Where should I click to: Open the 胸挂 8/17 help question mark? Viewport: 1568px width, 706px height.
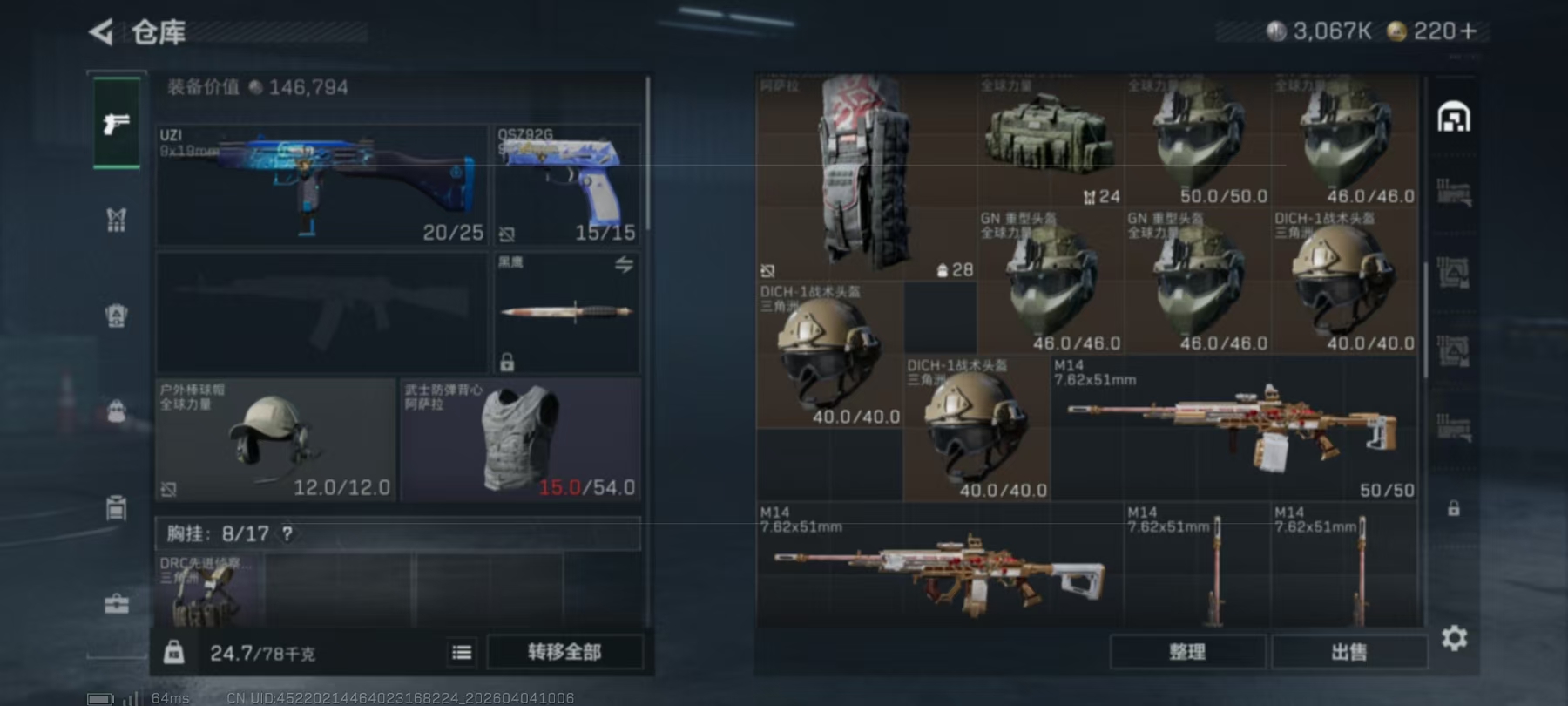point(287,532)
